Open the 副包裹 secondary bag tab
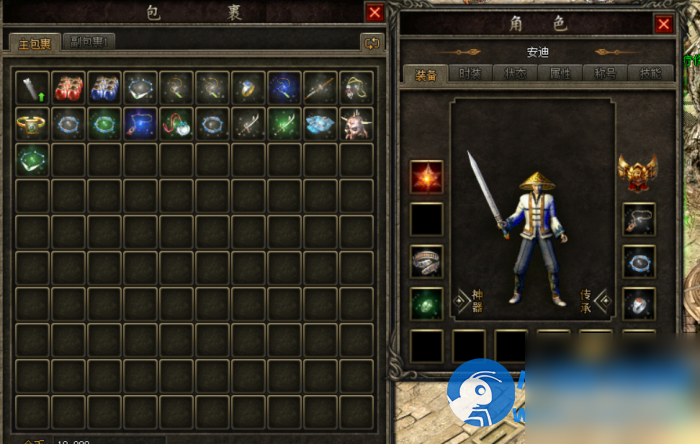 [x=88, y=42]
